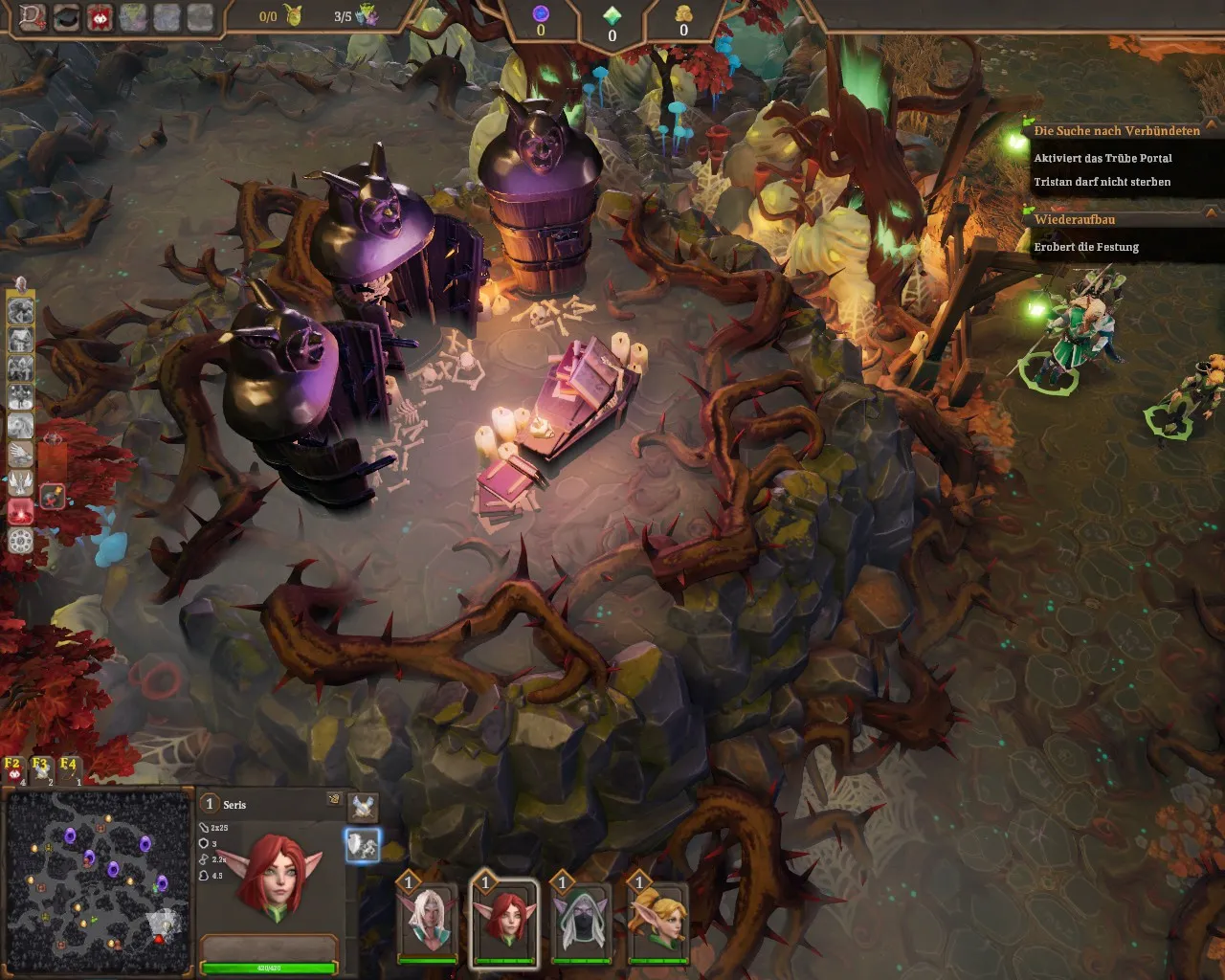Select the blonde elf unit card
The width and height of the screenshot is (1225, 980).
(657, 923)
